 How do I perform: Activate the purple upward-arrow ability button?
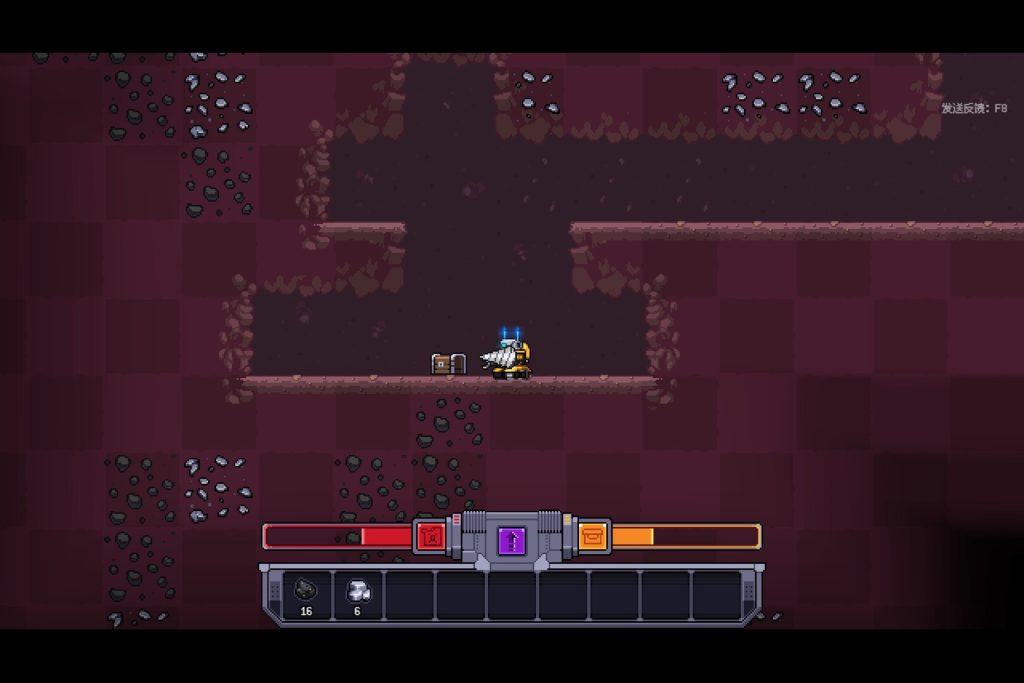click(x=512, y=541)
